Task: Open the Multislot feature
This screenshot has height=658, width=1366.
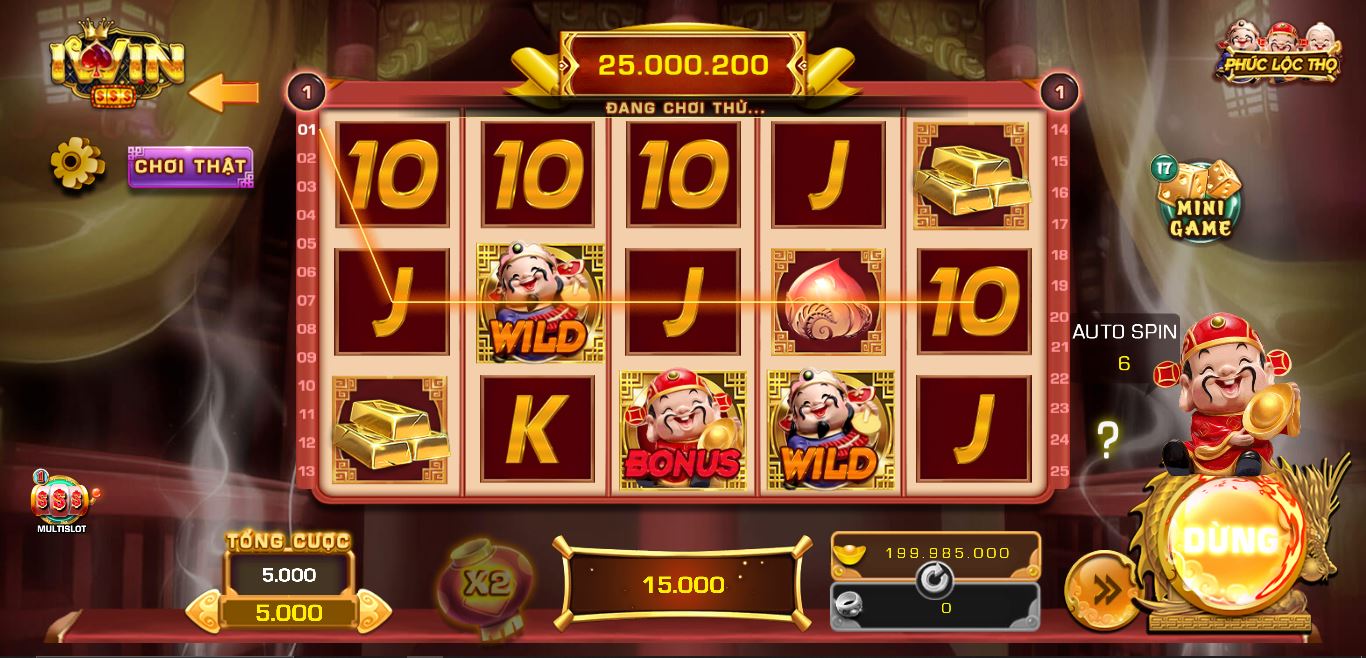Action: (x=62, y=502)
